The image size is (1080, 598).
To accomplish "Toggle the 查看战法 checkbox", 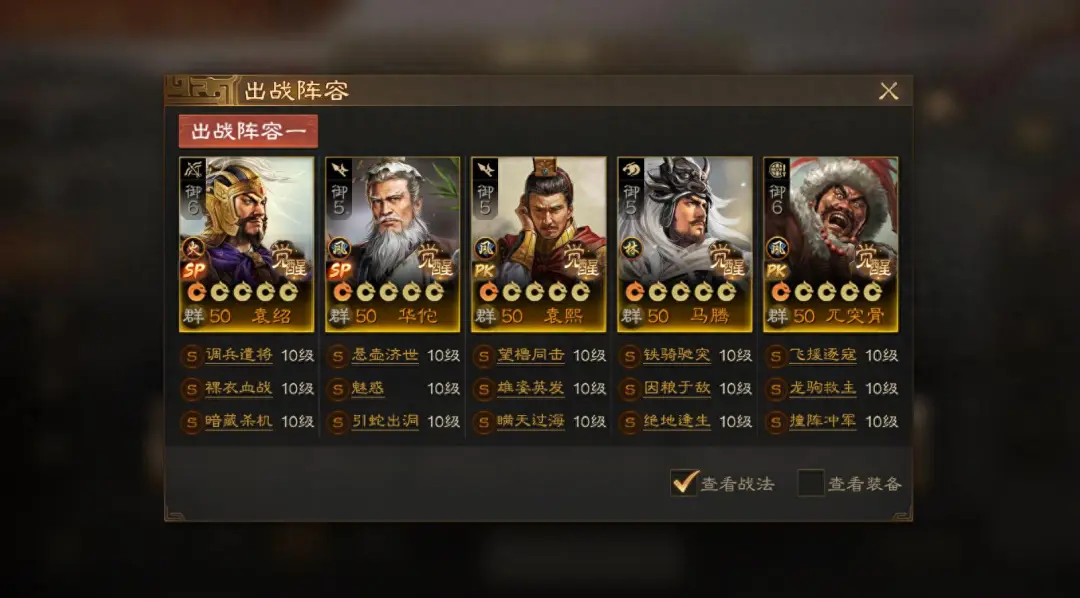I will (x=685, y=483).
